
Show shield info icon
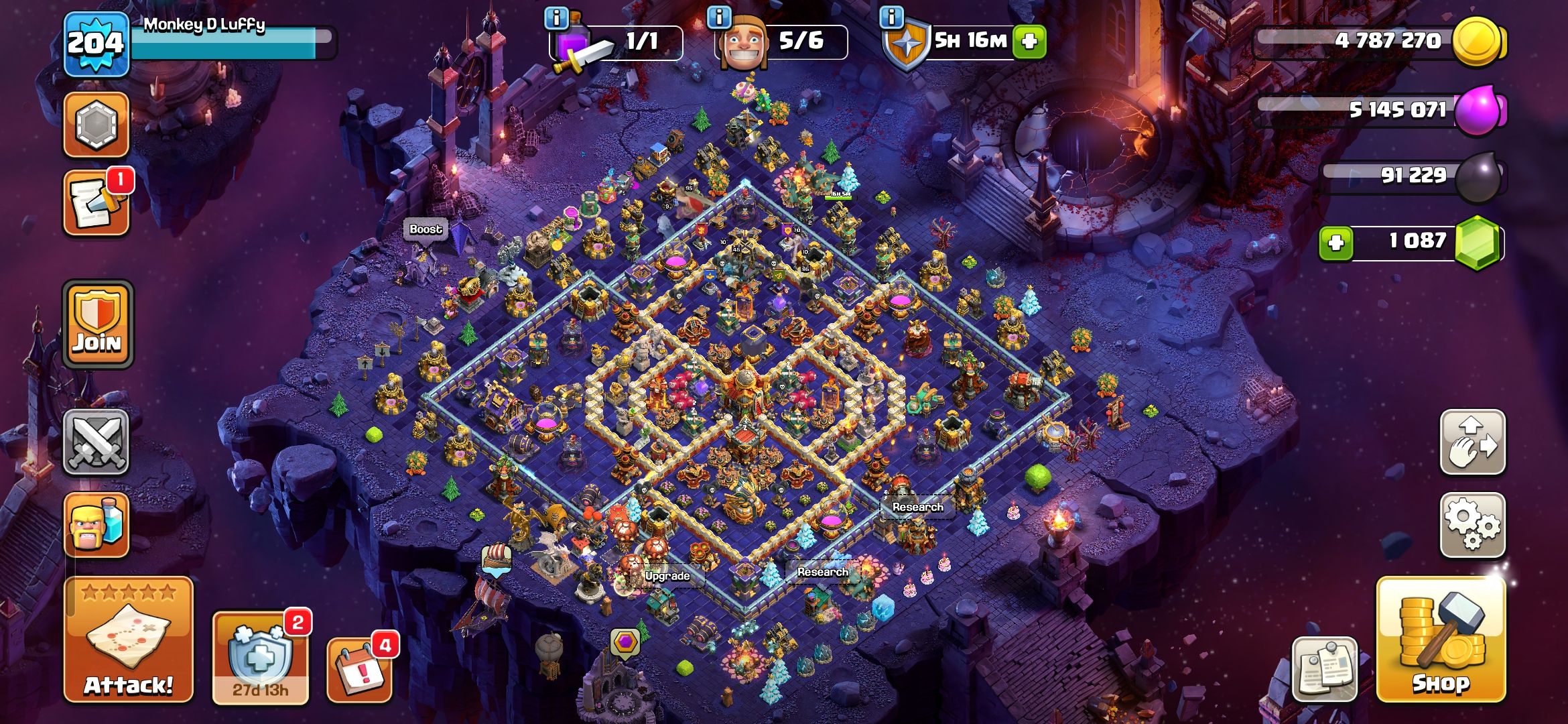[891, 17]
